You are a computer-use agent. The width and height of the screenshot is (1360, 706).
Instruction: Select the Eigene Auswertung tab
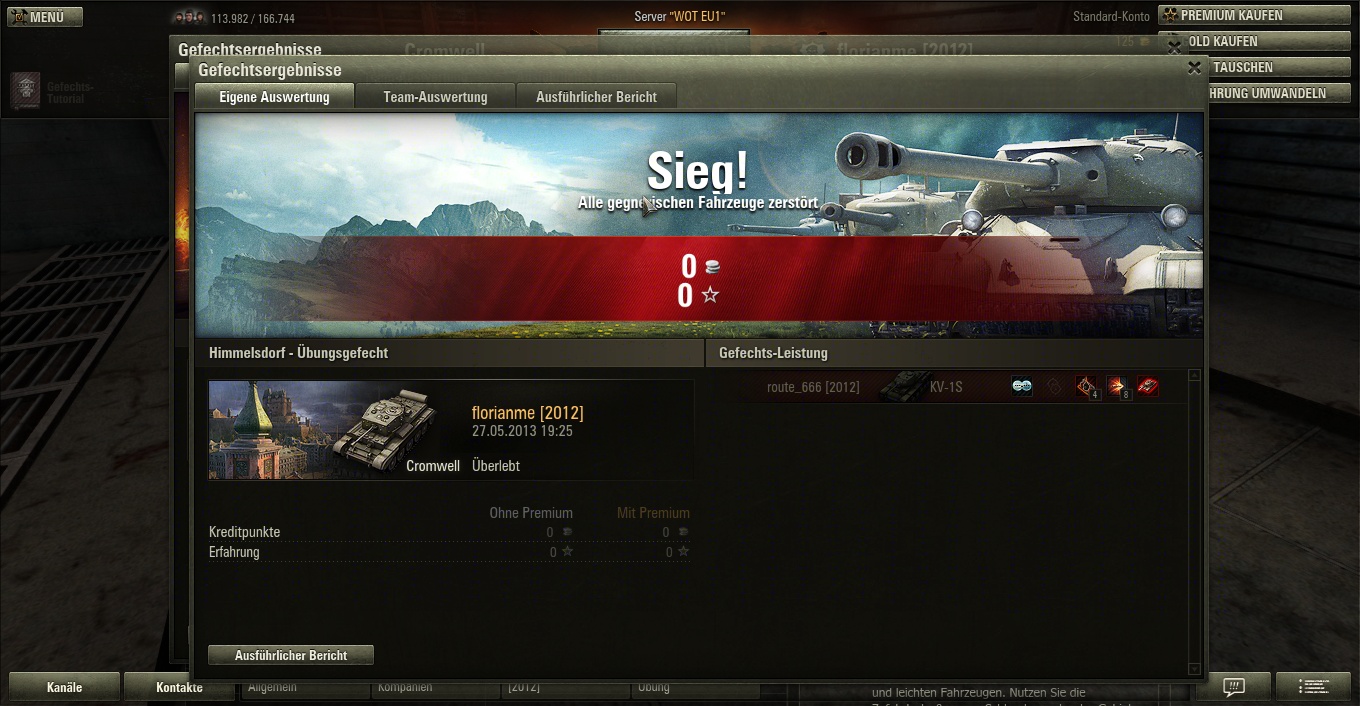274,97
